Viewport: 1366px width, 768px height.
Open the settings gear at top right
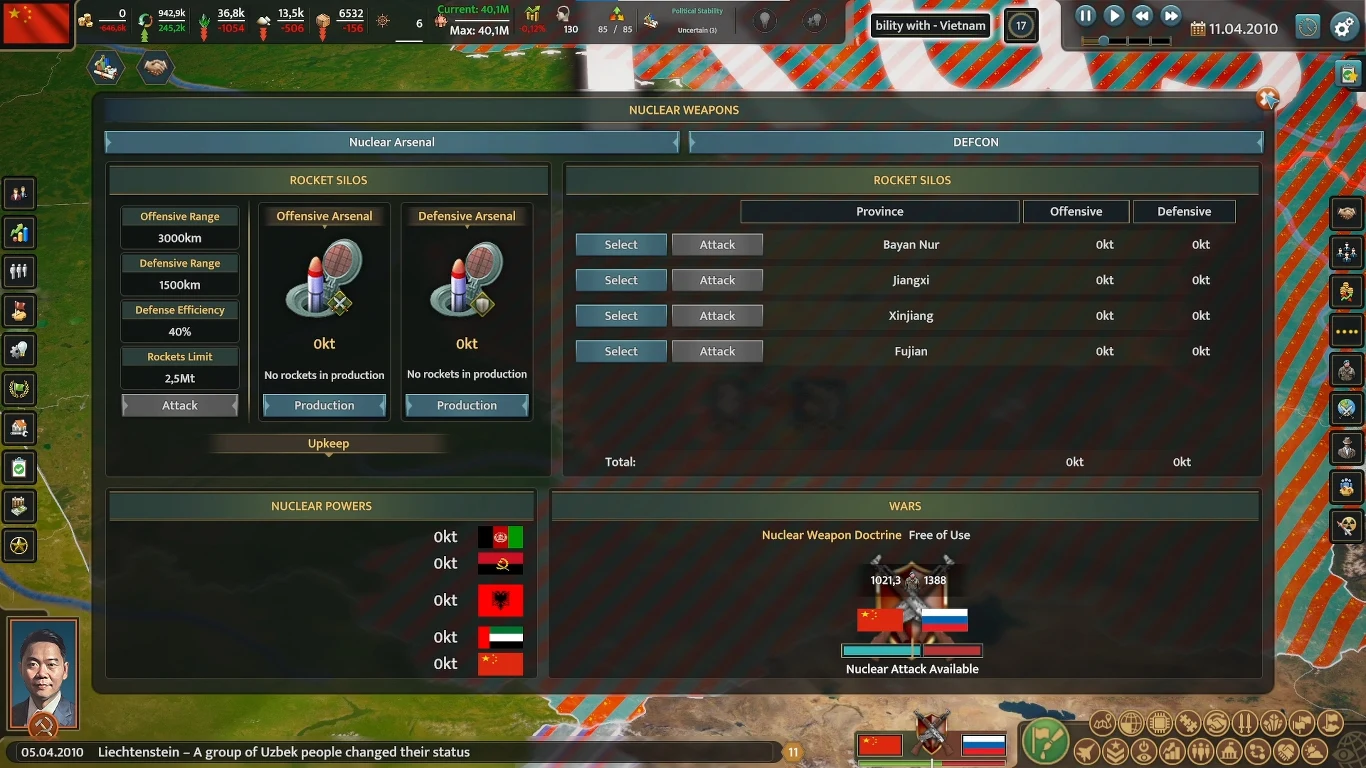pos(1343,28)
